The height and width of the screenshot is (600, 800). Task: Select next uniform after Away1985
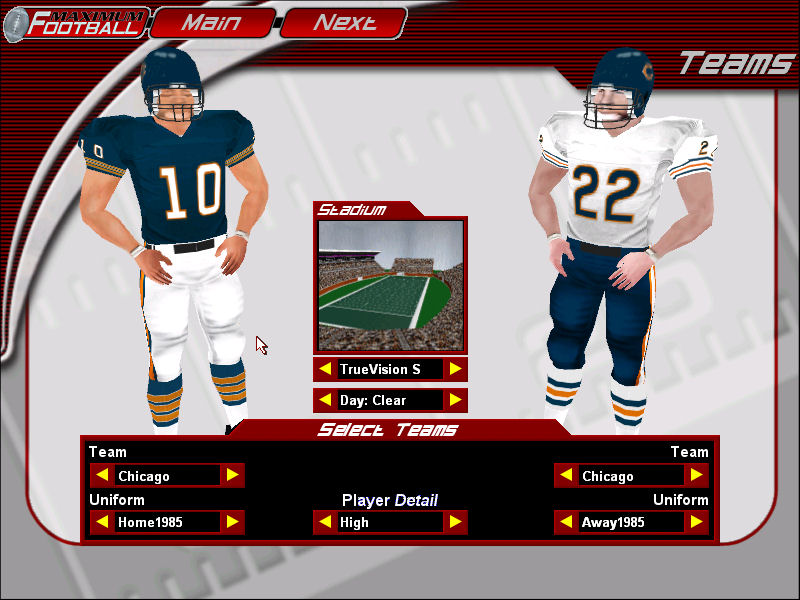(697, 522)
